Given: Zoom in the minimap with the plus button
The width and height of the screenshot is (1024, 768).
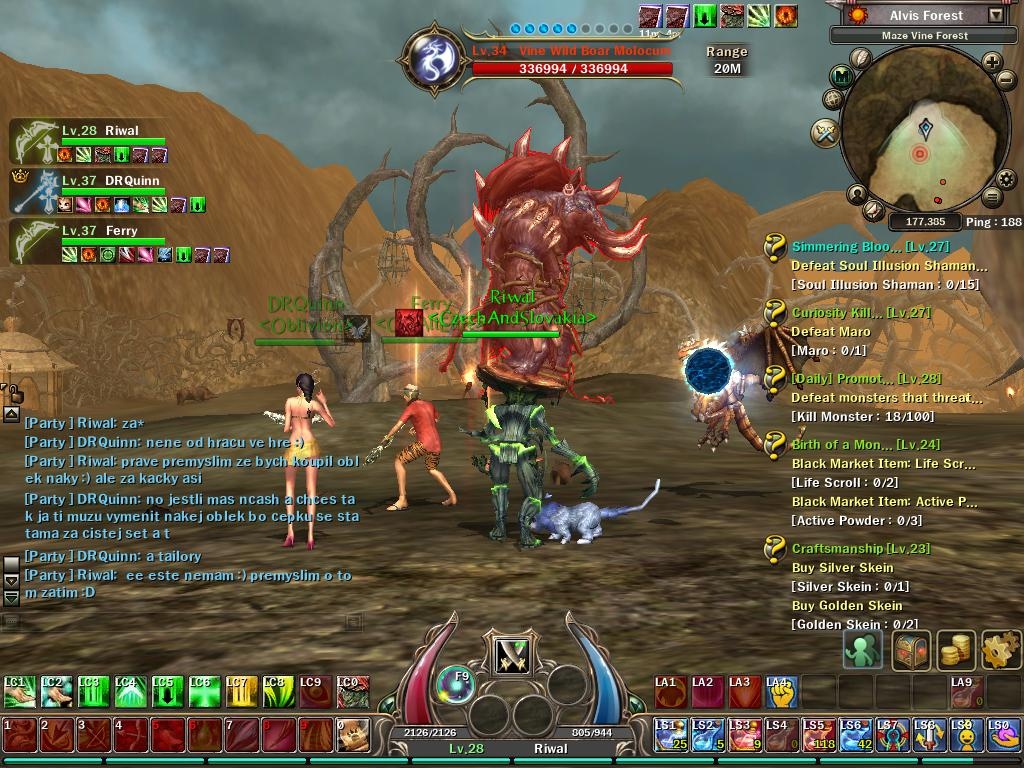Looking at the screenshot, I should pyautogui.click(x=992, y=62).
